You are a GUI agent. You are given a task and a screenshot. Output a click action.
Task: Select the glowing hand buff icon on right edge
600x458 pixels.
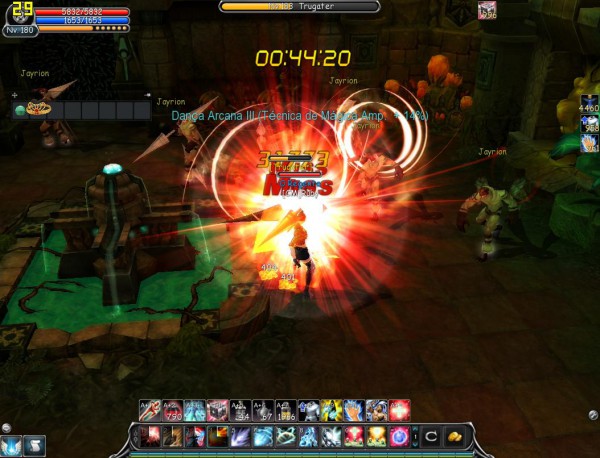(589, 144)
